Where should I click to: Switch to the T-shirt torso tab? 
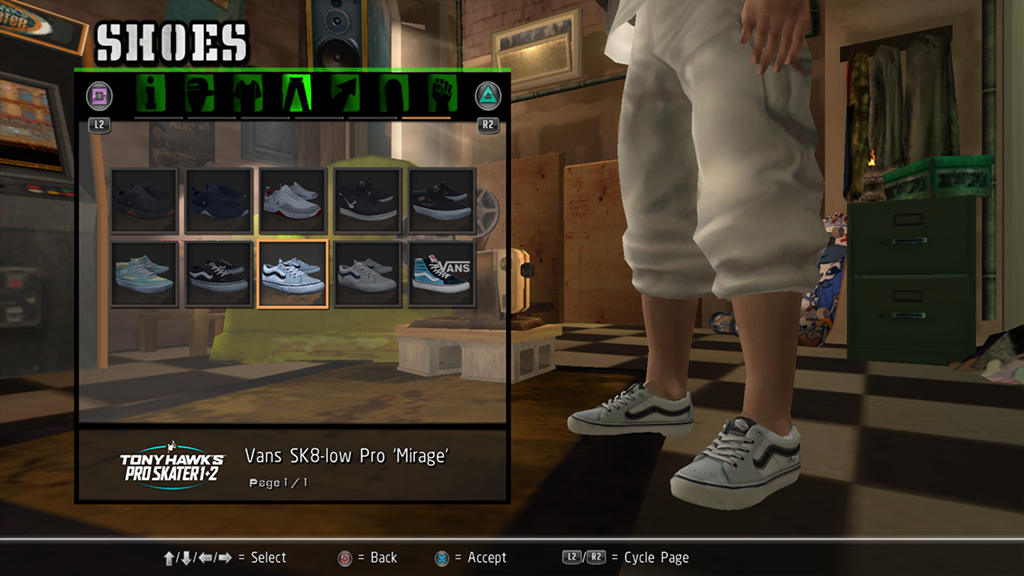pyautogui.click(x=248, y=94)
